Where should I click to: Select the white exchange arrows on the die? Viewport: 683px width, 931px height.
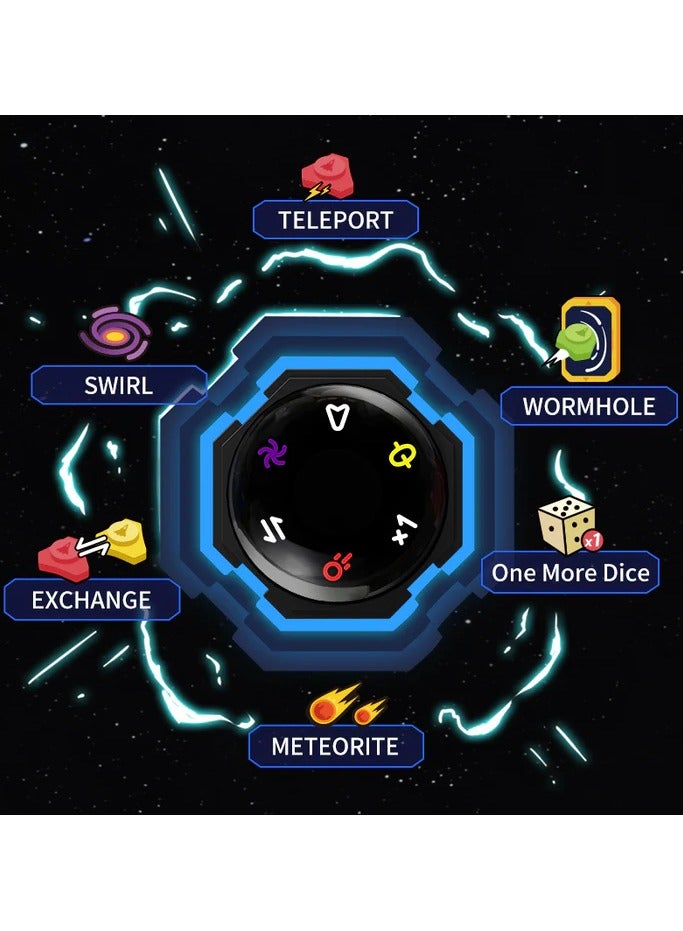(270, 529)
